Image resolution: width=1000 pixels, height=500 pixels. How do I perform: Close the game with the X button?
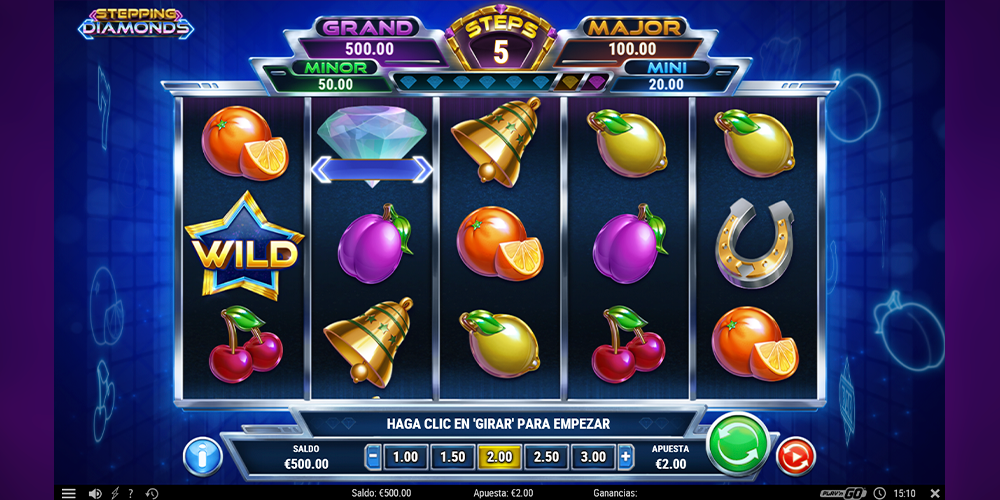coord(935,493)
